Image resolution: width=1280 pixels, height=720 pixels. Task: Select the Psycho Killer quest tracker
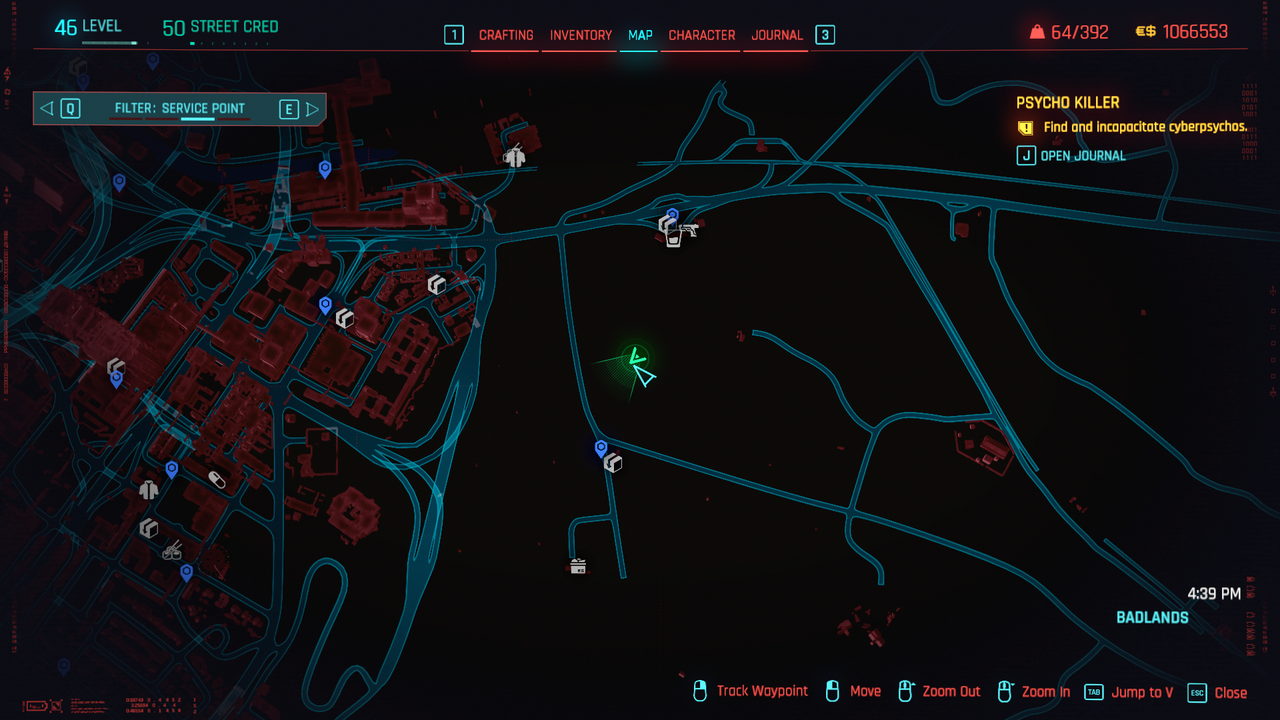[x=1068, y=103]
